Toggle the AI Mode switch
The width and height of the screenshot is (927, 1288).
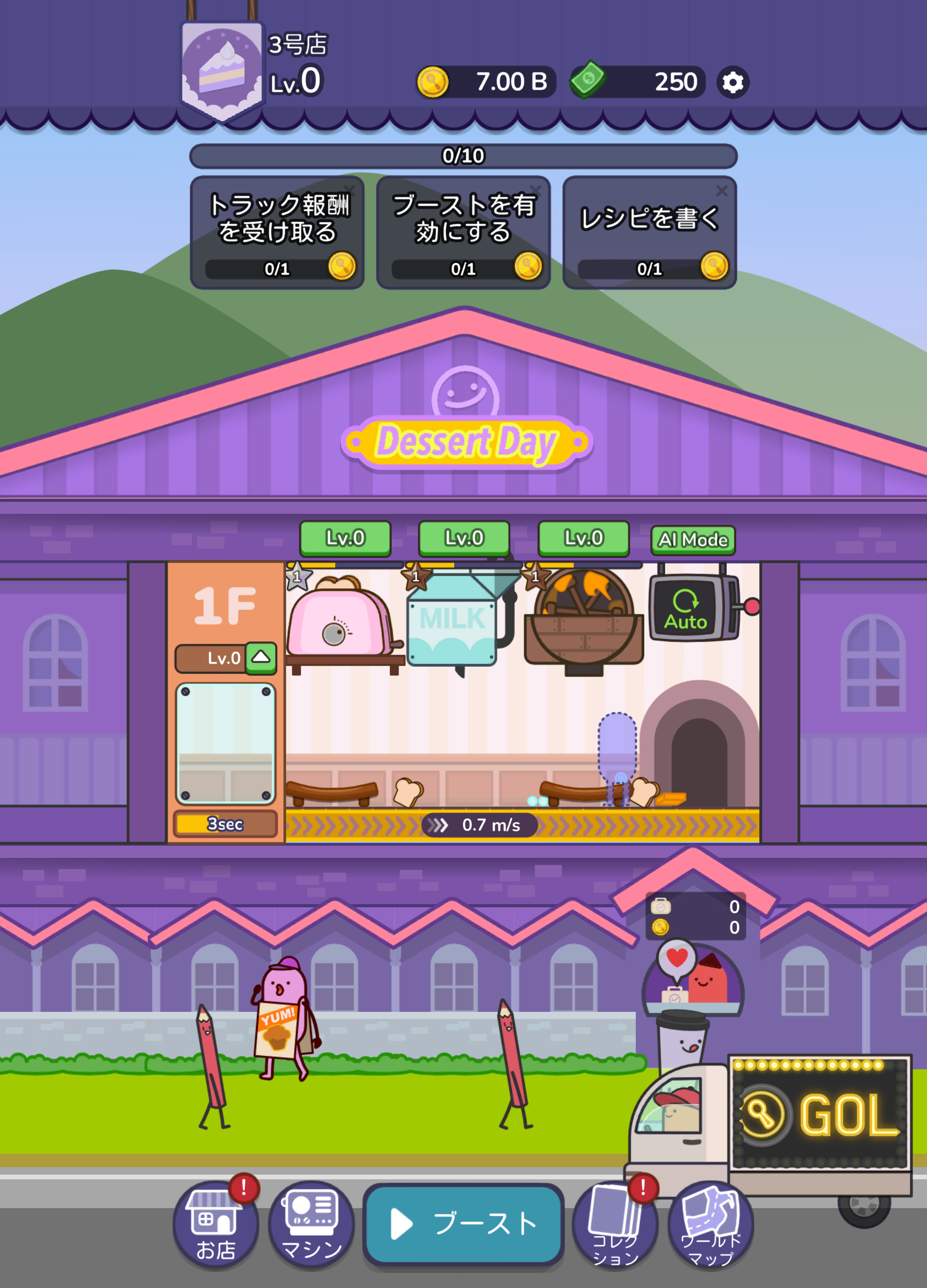[693, 539]
